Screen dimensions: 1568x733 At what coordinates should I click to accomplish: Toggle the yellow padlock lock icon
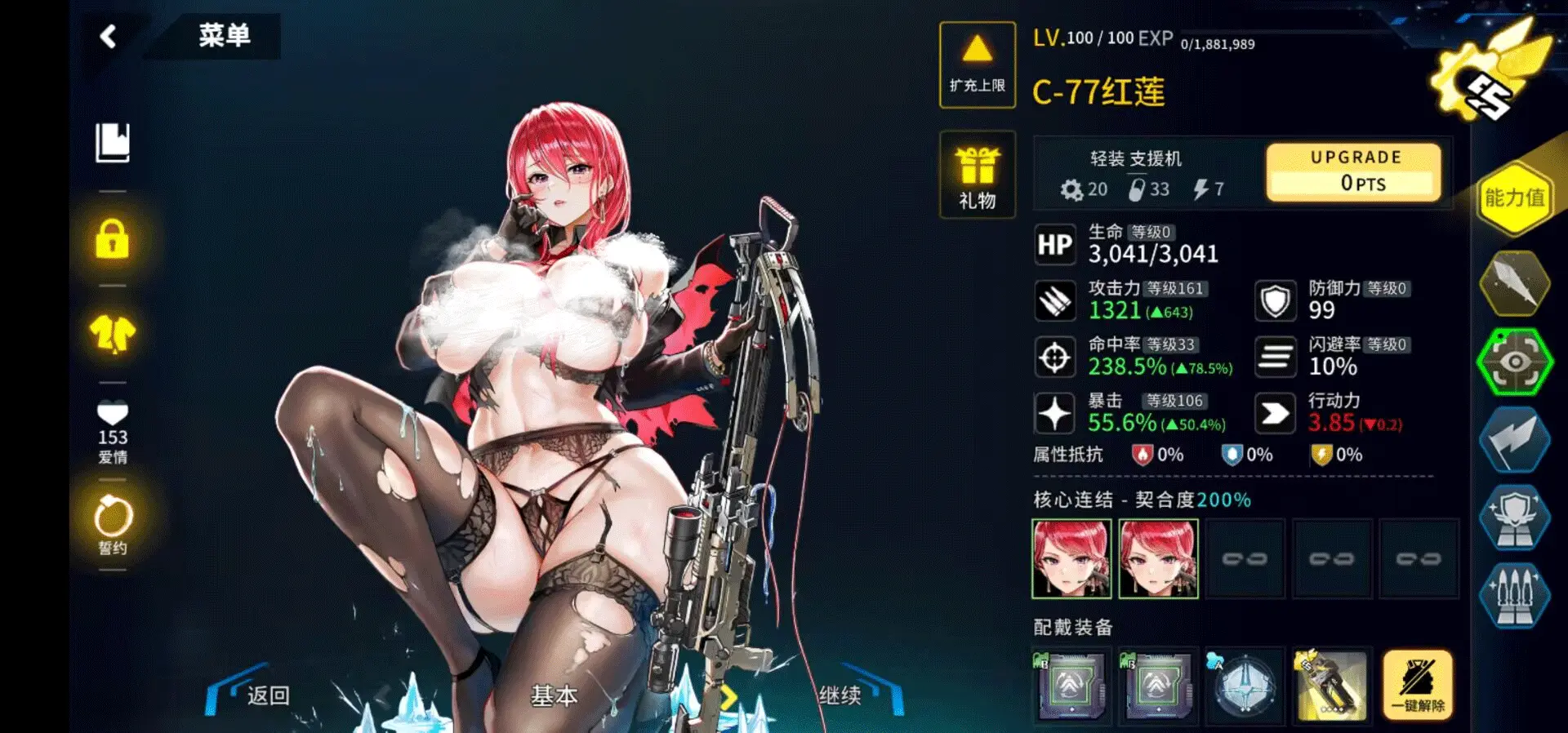pyautogui.click(x=113, y=239)
